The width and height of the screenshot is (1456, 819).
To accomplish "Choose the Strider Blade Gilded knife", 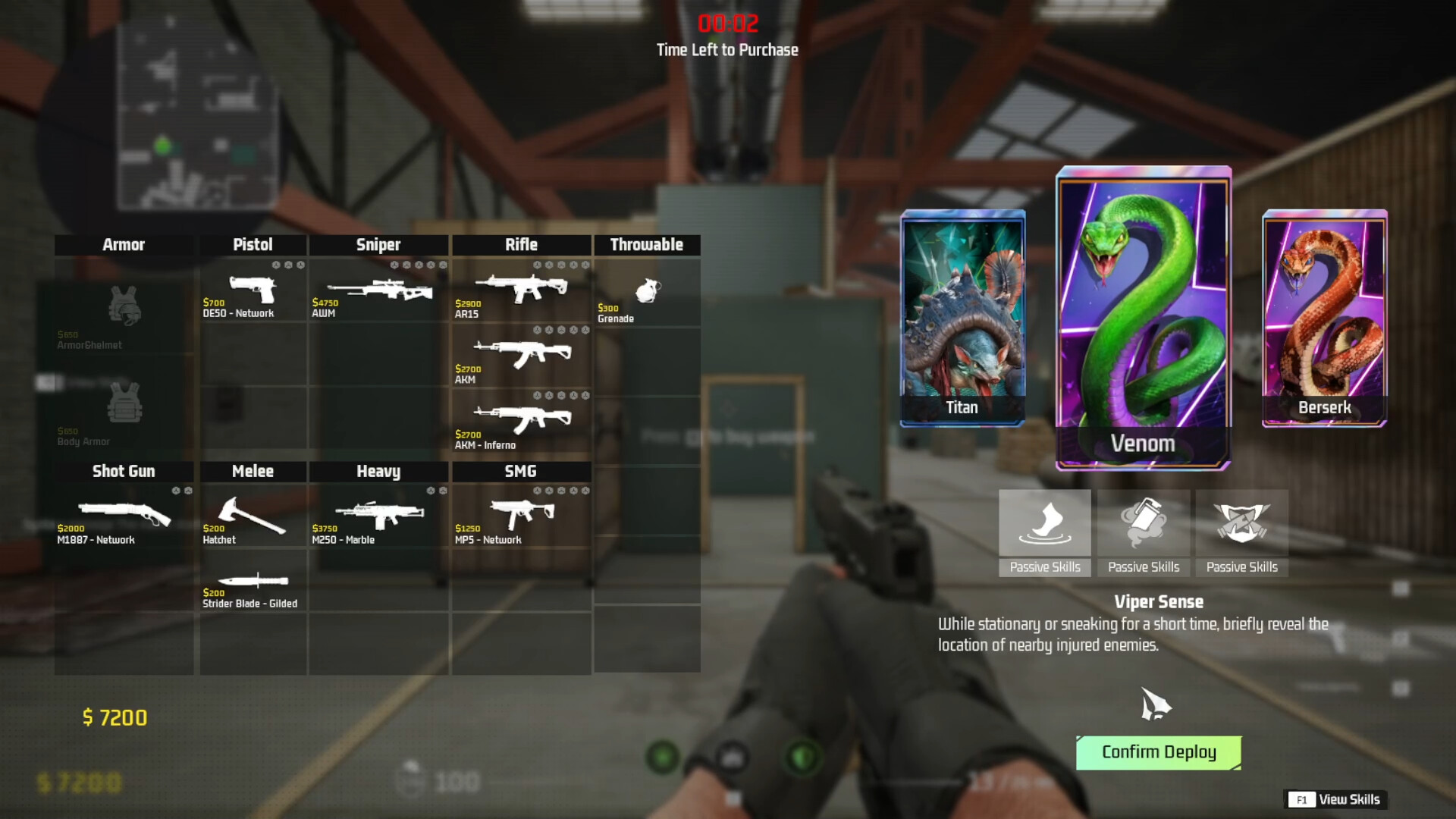I will pyautogui.click(x=253, y=582).
